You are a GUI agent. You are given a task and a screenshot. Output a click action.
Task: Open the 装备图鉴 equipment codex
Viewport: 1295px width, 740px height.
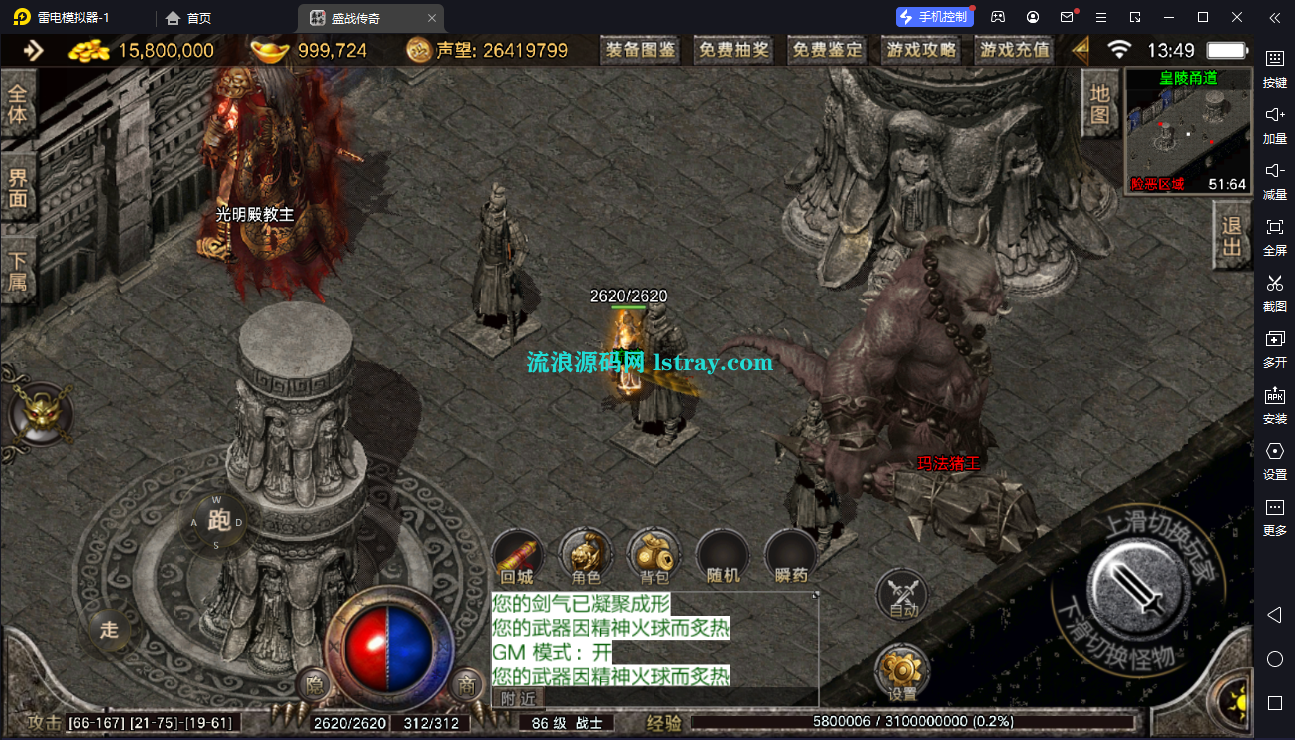point(641,50)
